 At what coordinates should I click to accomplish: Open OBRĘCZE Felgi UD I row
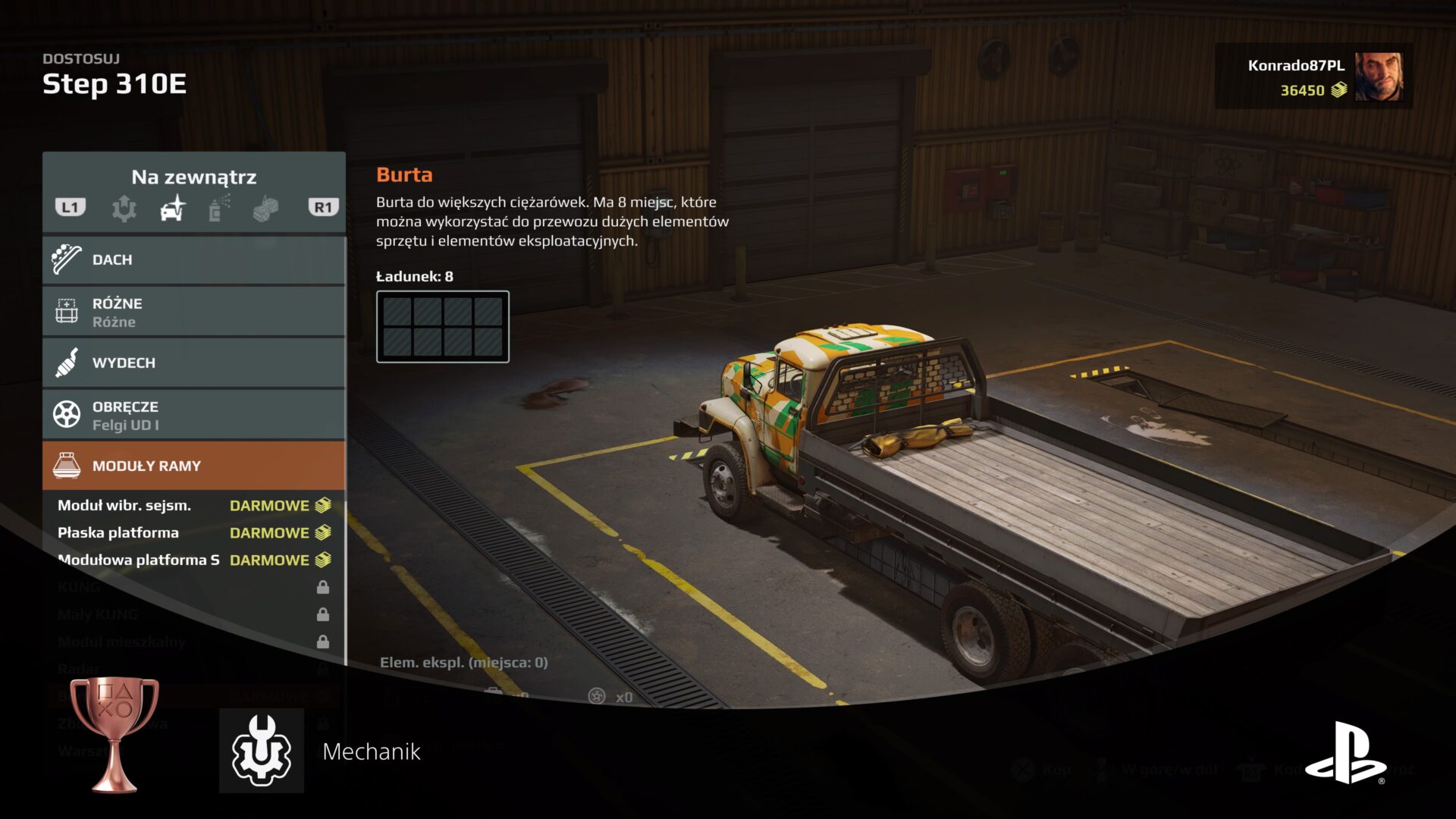coord(194,416)
